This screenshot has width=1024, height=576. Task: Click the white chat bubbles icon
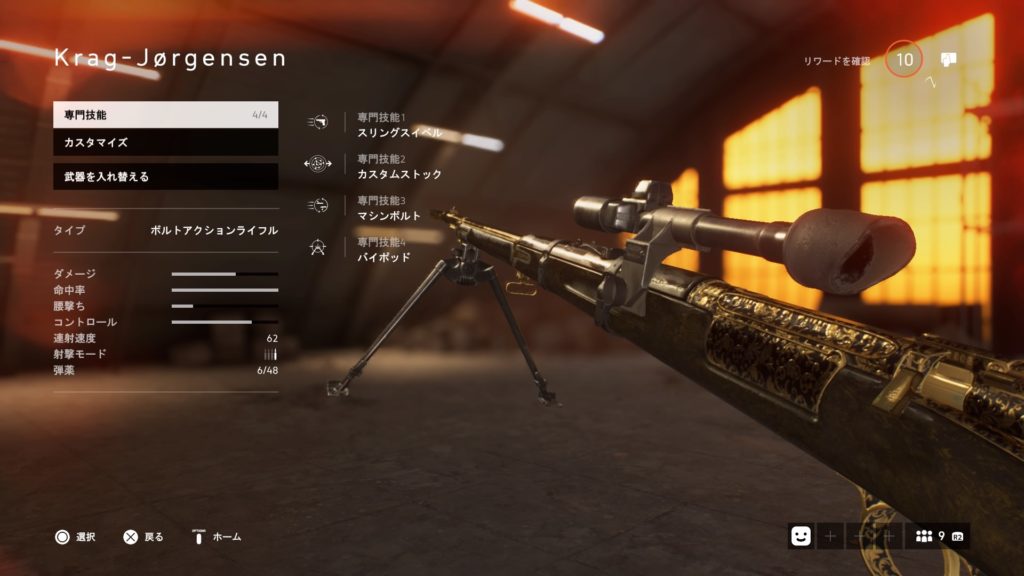[948, 59]
